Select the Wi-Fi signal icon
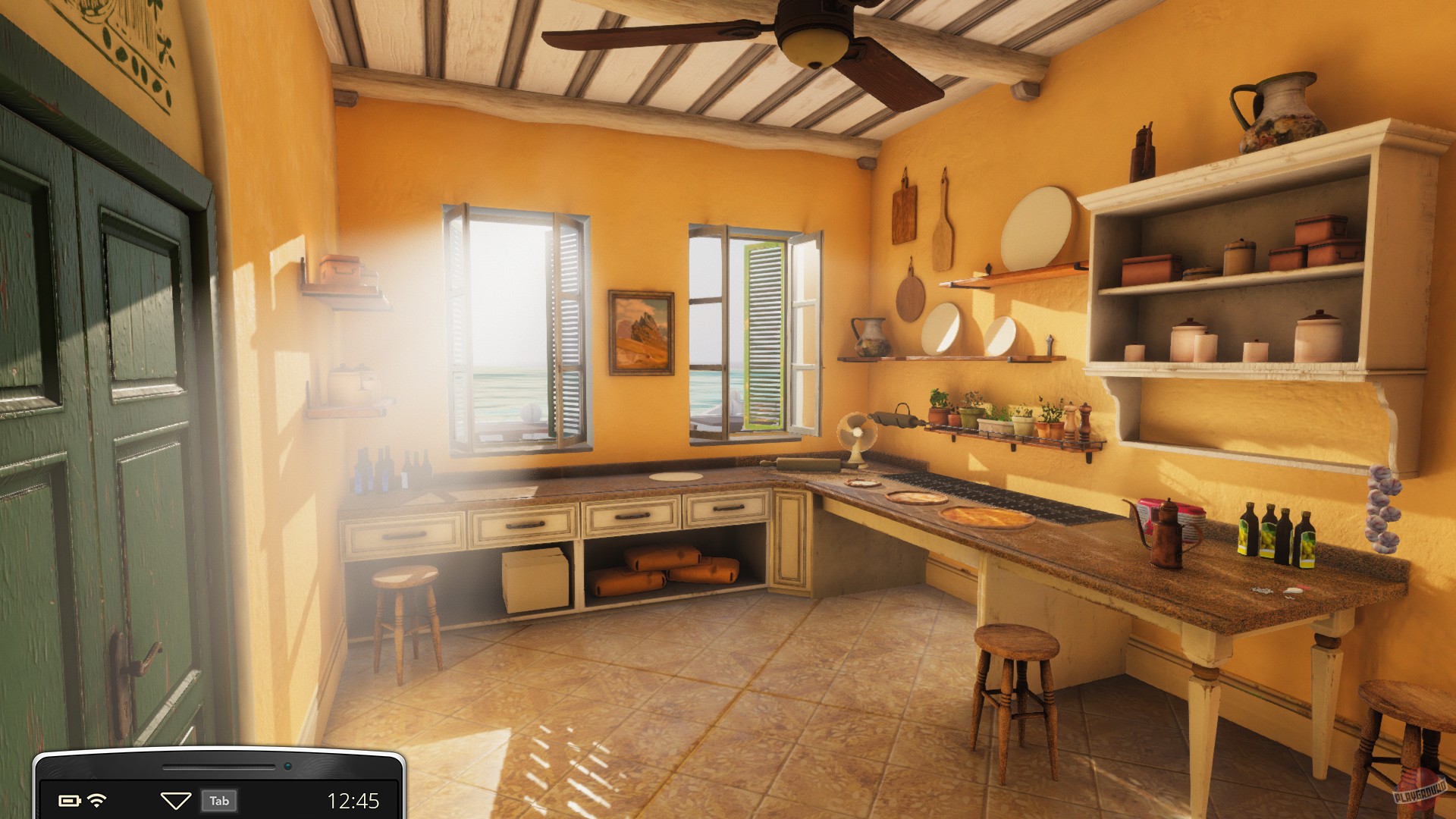Image resolution: width=1456 pixels, height=819 pixels. tap(99, 800)
